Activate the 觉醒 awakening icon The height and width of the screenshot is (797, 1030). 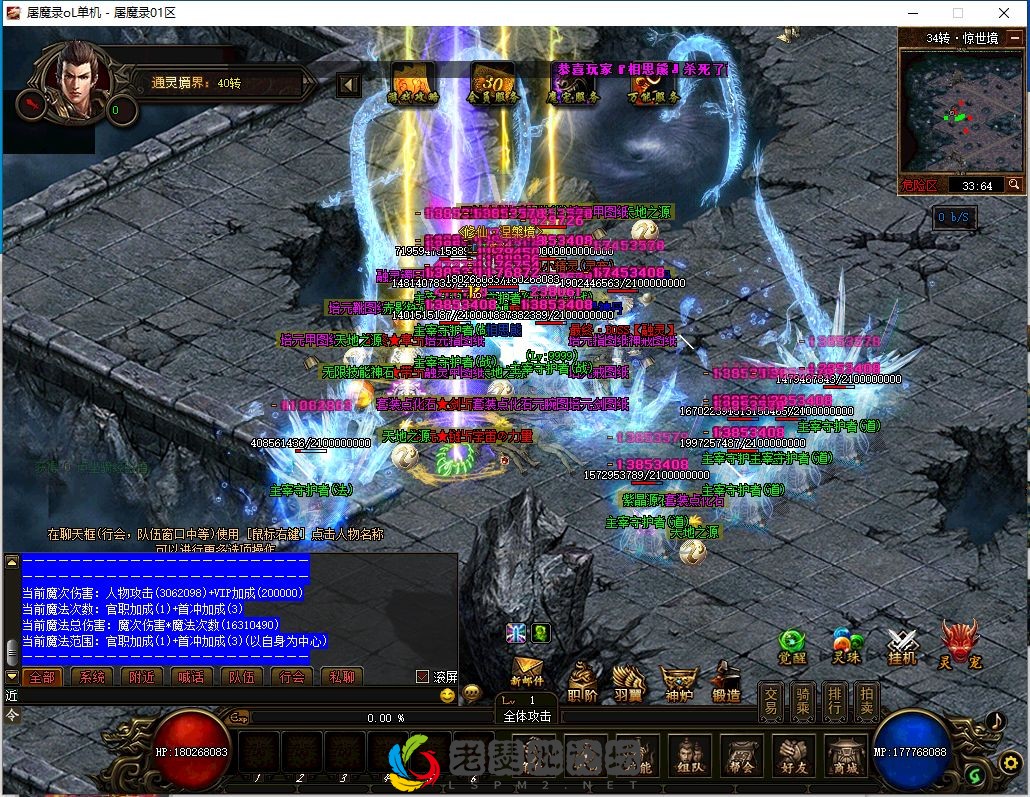792,647
